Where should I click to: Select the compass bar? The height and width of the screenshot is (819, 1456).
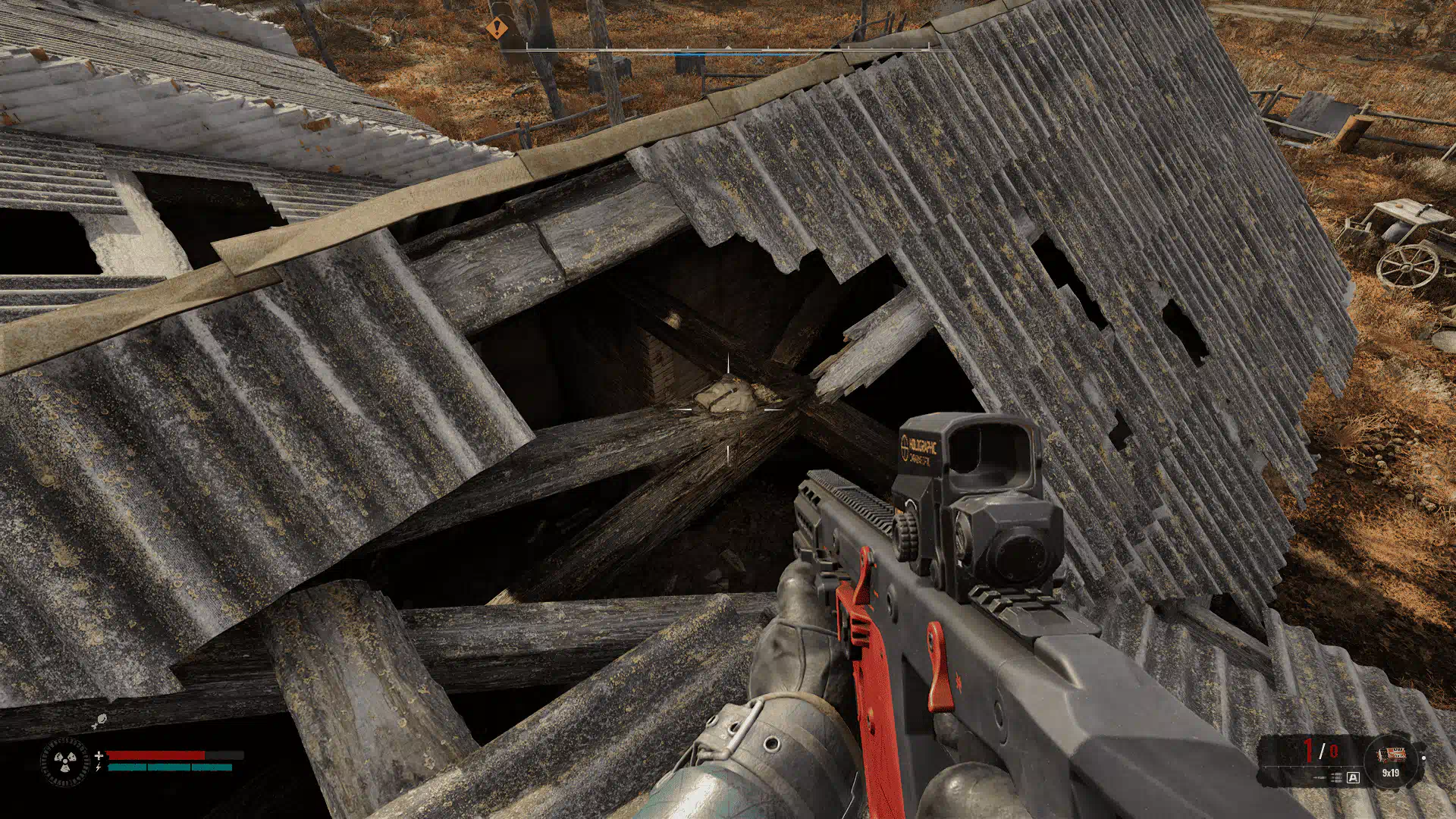[727, 49]
